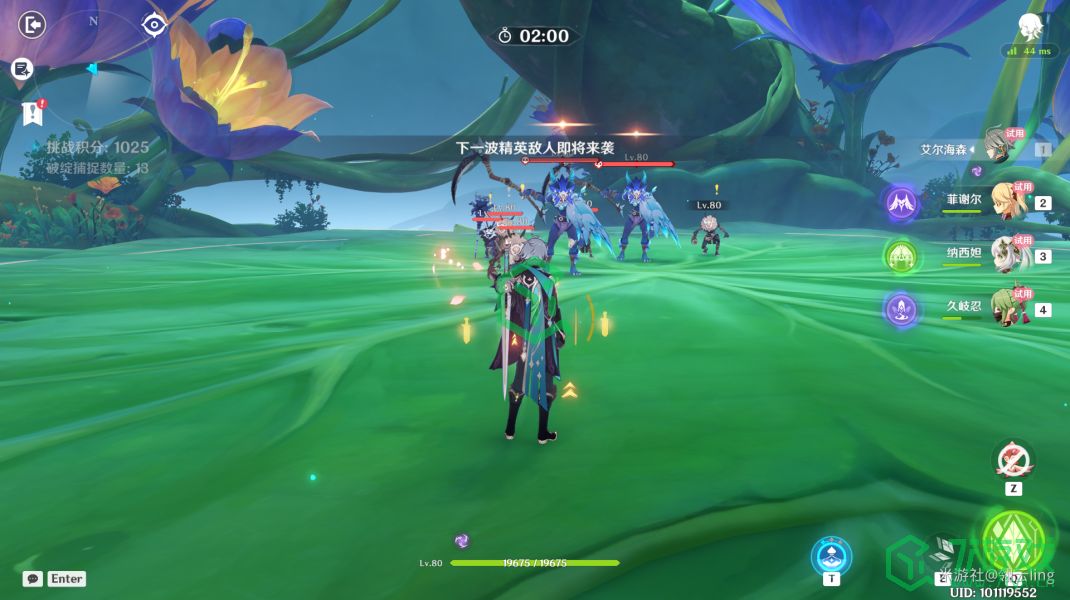
Task: Trigger 纳西妲's green Elemental Burst icon
Action: 902,256
